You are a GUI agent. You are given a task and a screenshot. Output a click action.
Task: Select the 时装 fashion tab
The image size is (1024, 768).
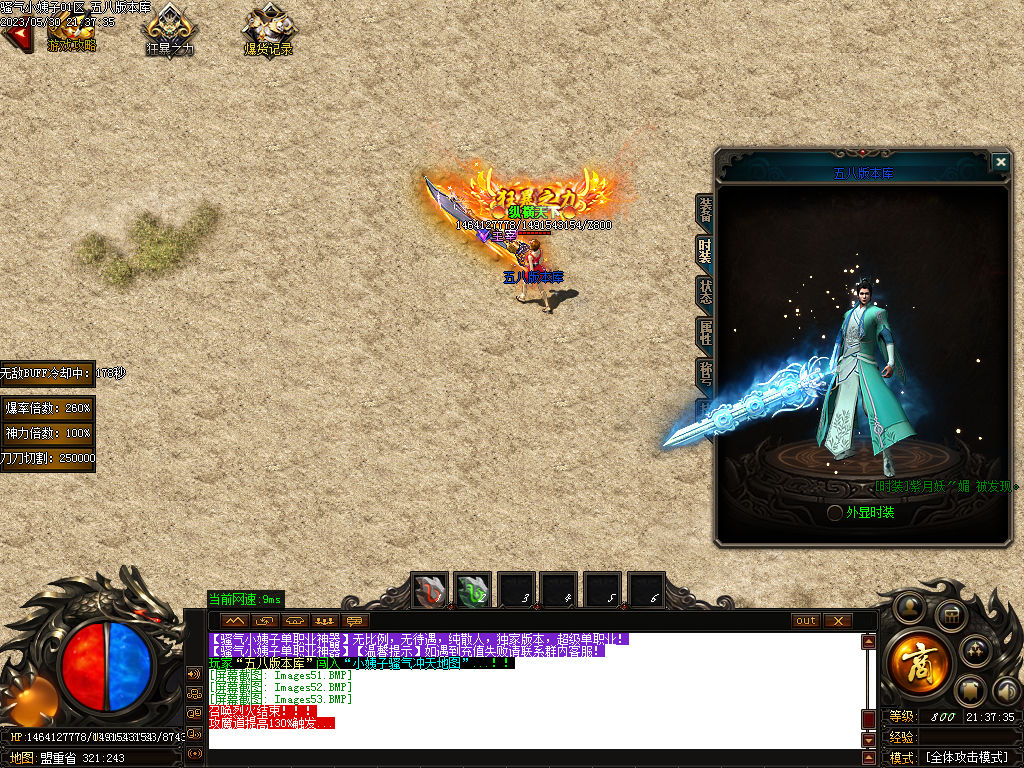click(x=705, y=250)
